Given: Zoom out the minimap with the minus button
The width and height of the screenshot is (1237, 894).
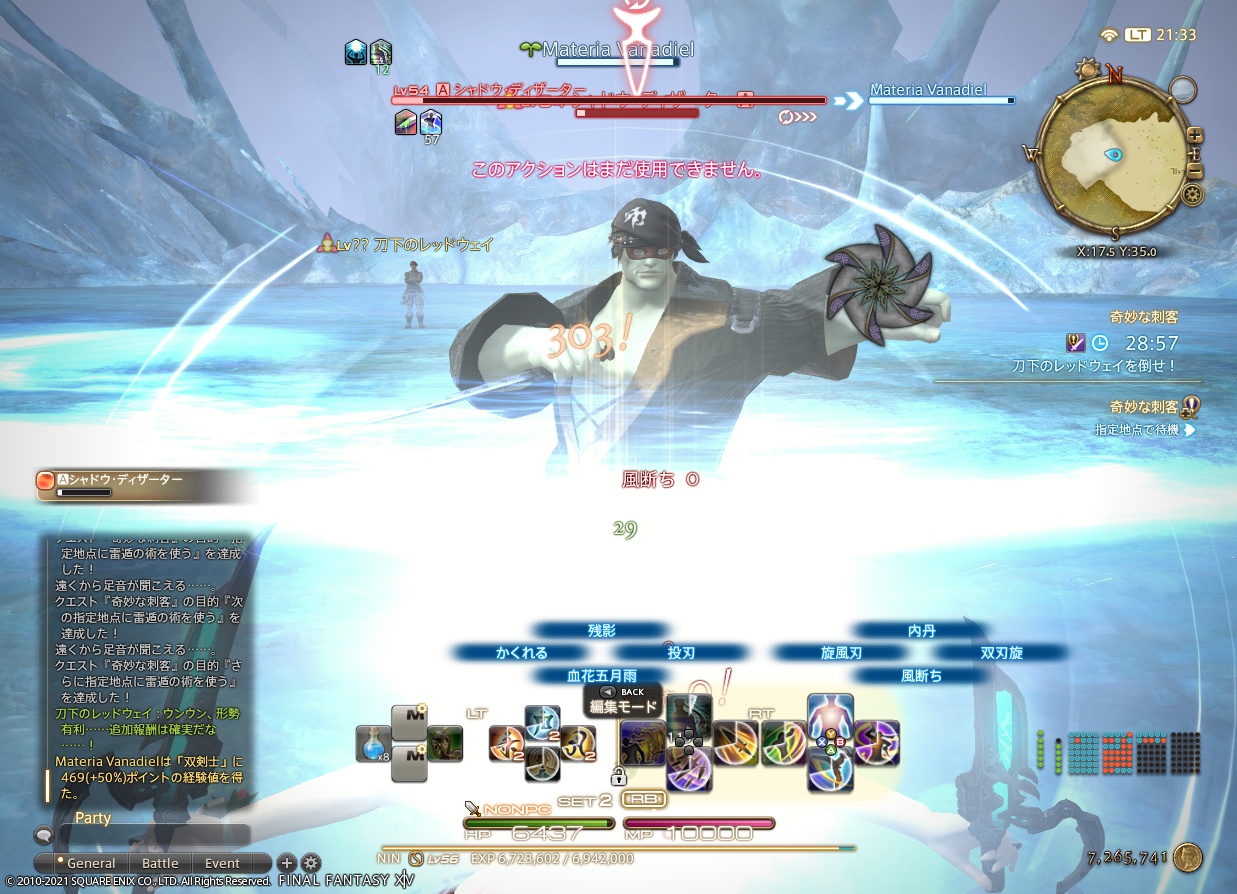Looking at the screenshot, I should click(1195, 171).
